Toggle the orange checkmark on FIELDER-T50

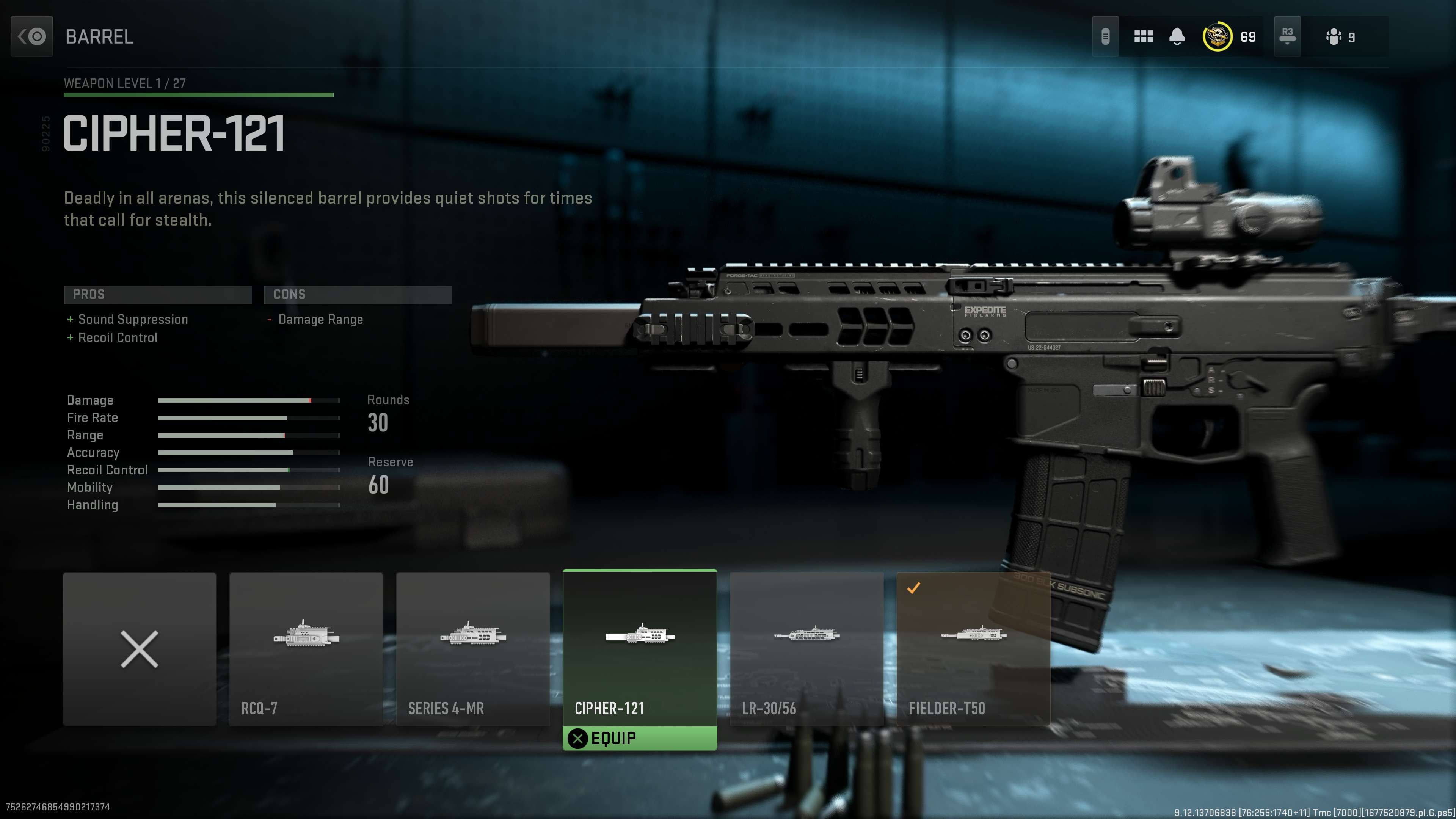pos(914,588)
